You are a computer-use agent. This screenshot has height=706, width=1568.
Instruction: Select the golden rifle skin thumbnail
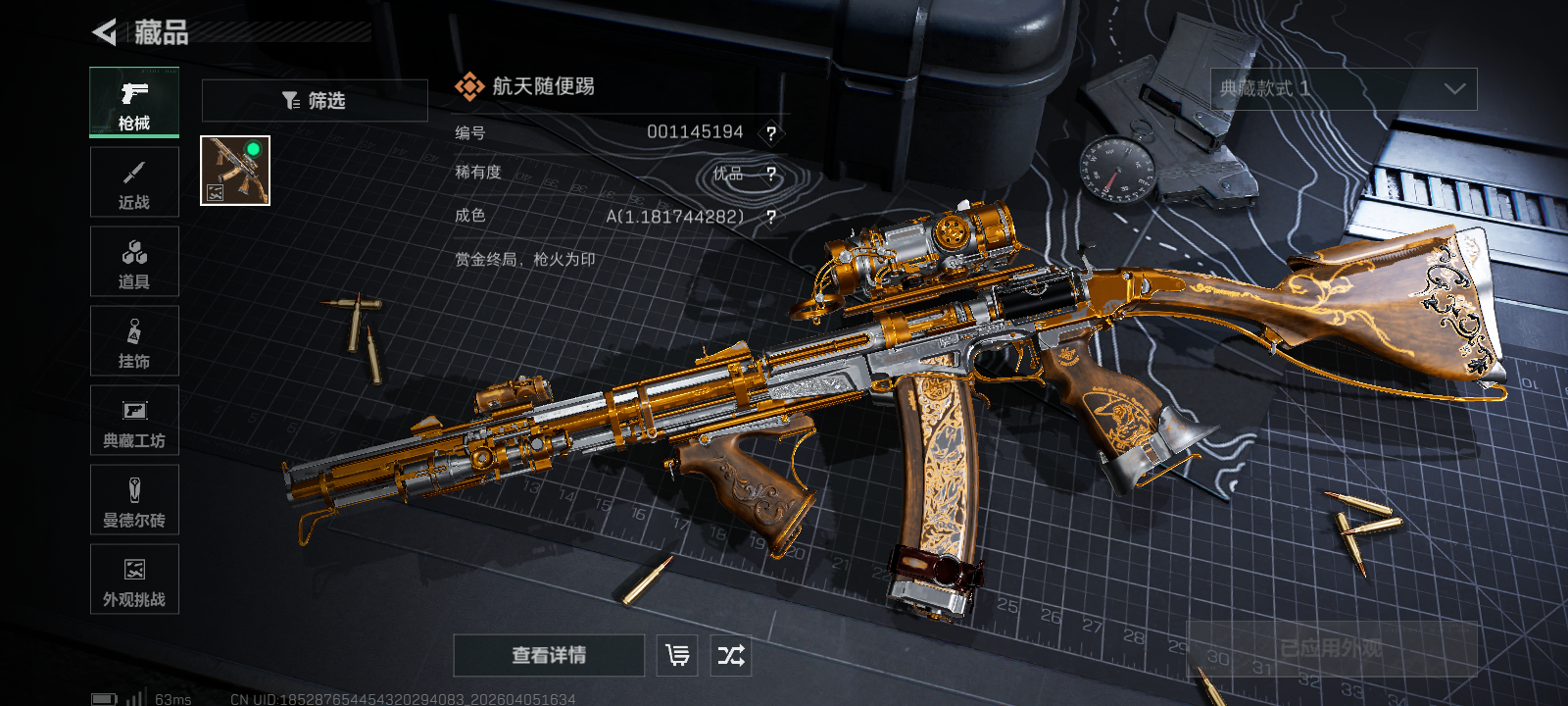click(235, 171)
